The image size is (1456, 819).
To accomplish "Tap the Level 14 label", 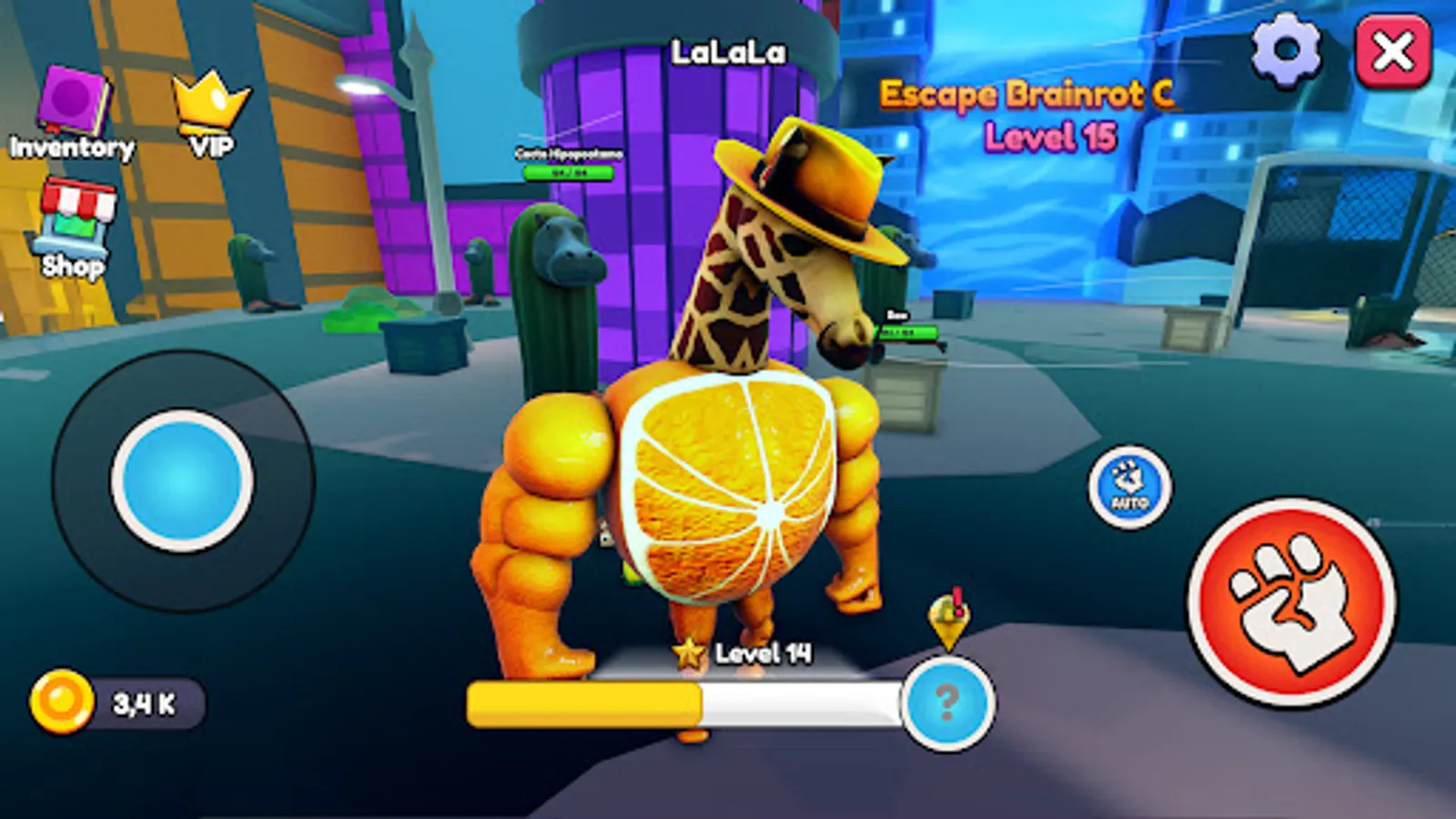I will [x=764, y=651].
